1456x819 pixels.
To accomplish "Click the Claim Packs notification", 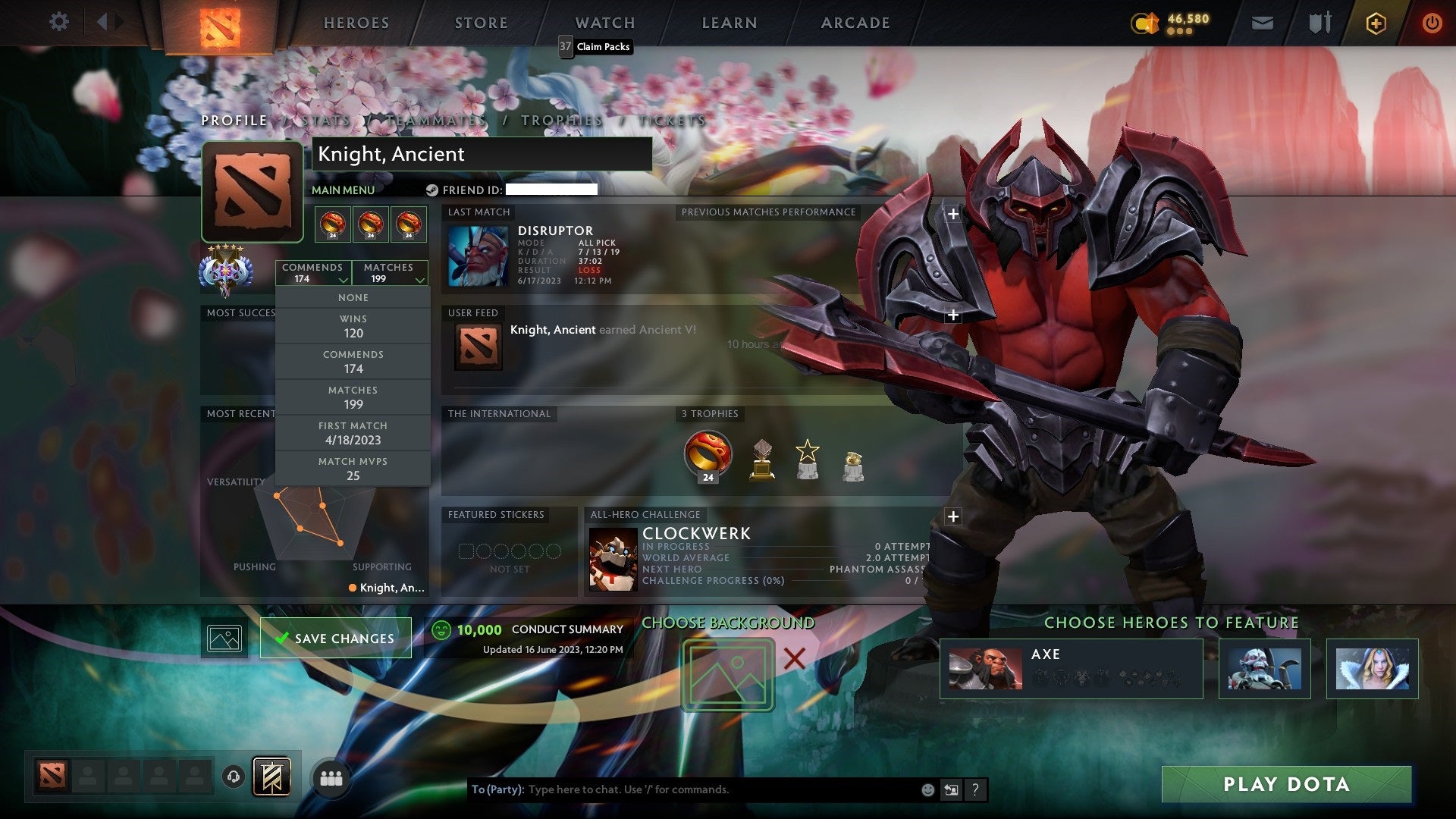I will click(595, 47).
